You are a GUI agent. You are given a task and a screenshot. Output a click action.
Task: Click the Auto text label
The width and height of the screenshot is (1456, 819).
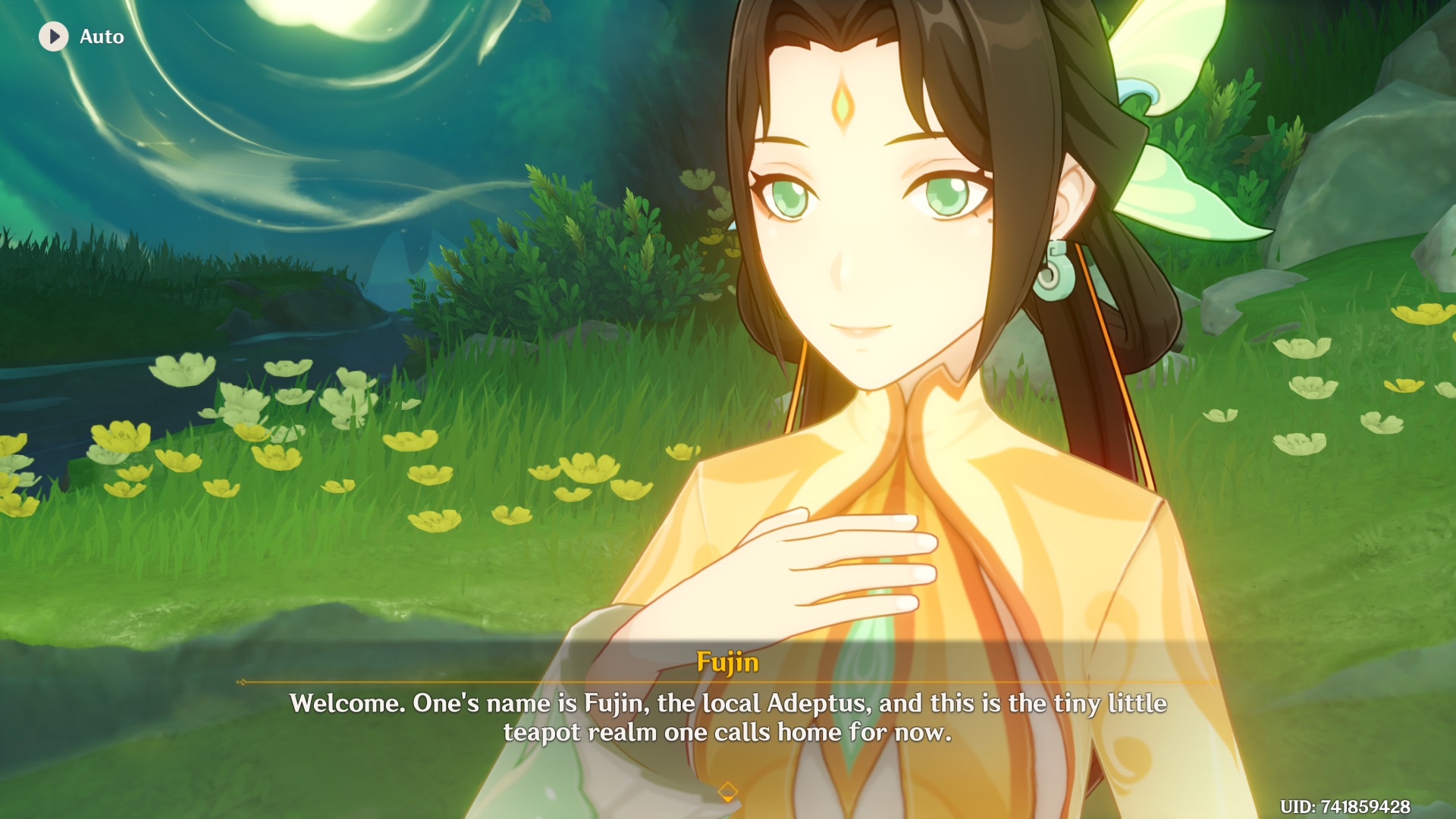102,36
